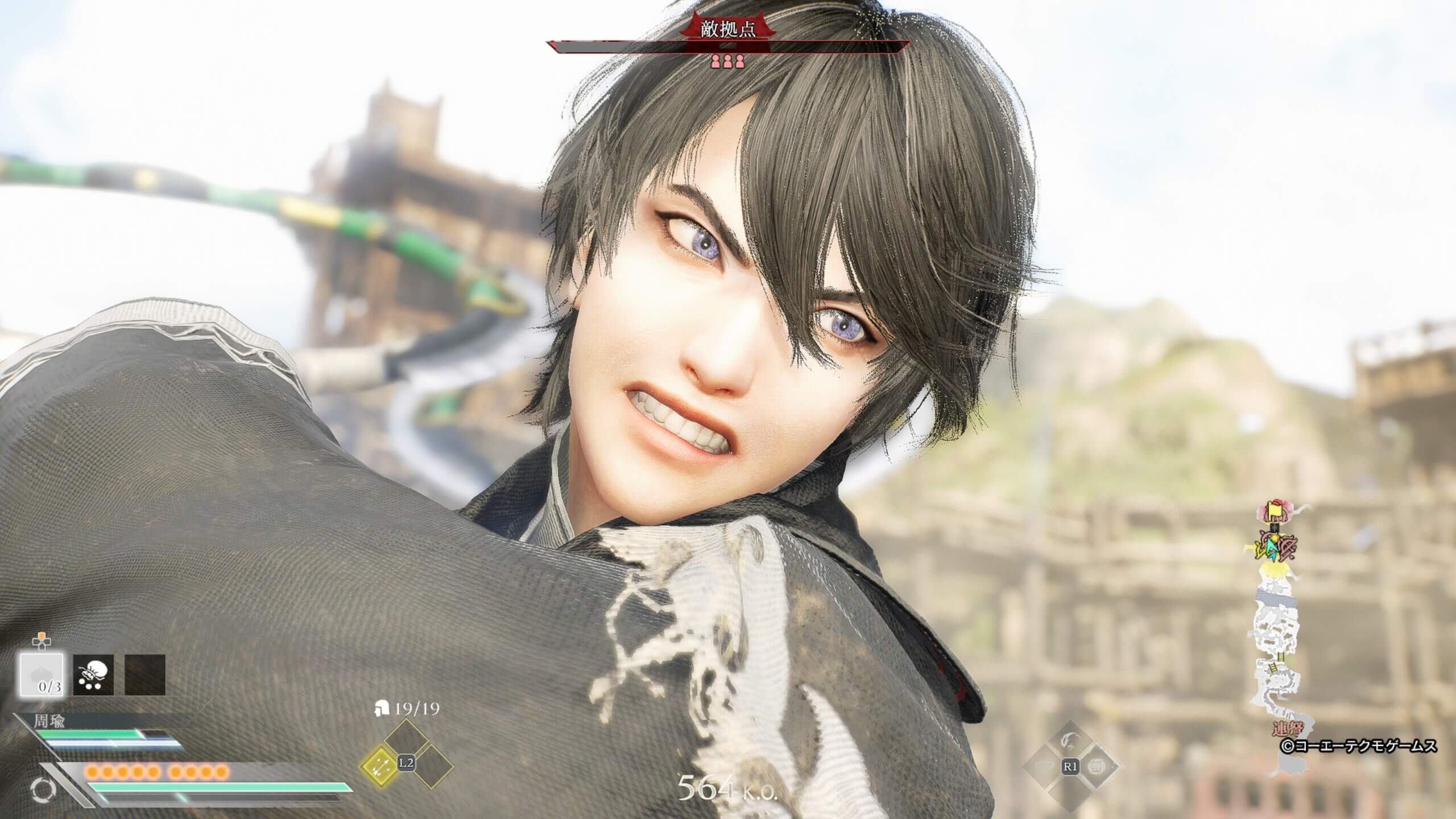
Task: Click the 敵拠点 enemy base banner
Action: tap(728, 30)
